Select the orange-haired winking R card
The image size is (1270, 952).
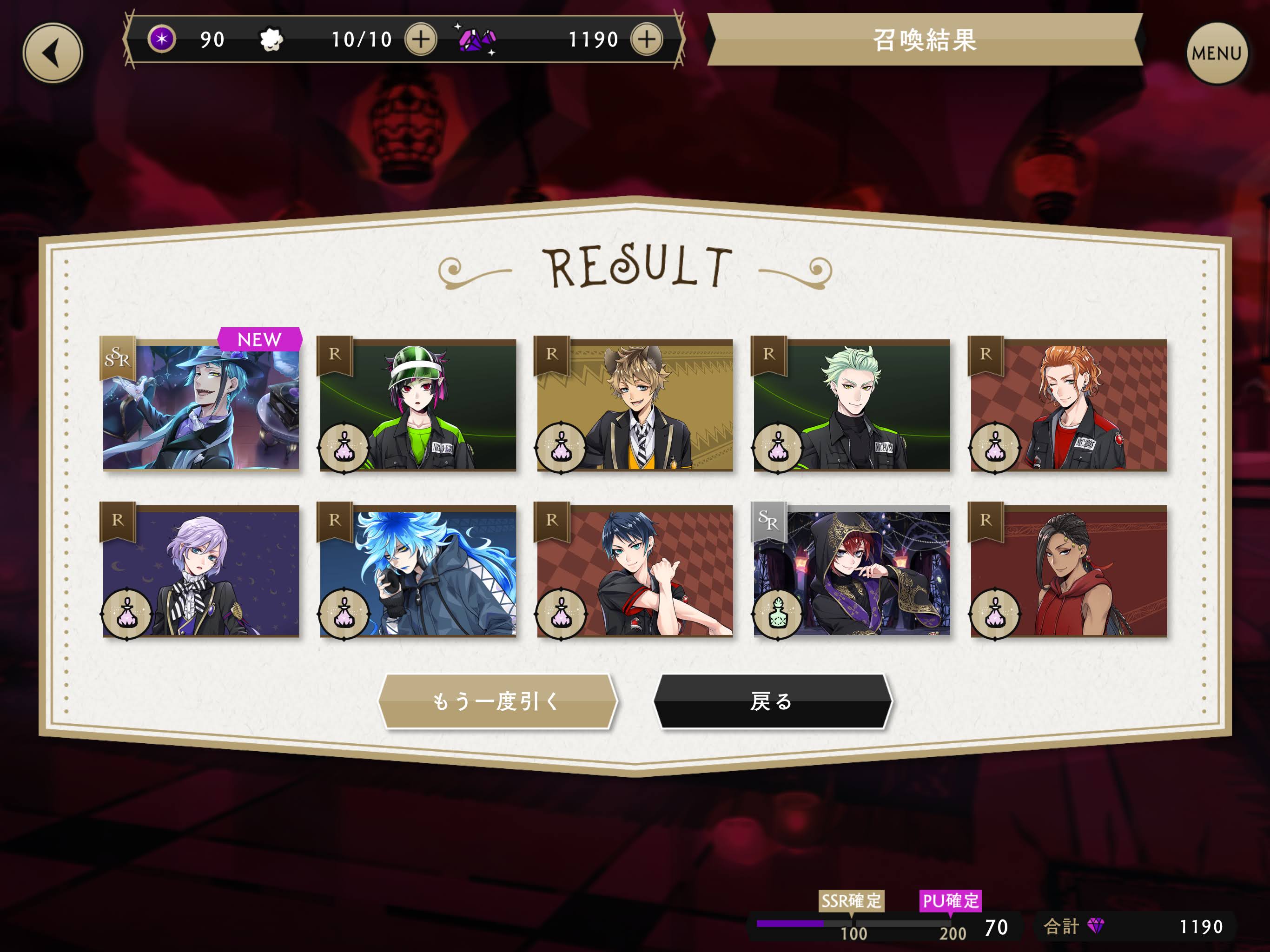[x=1068, y=405]
